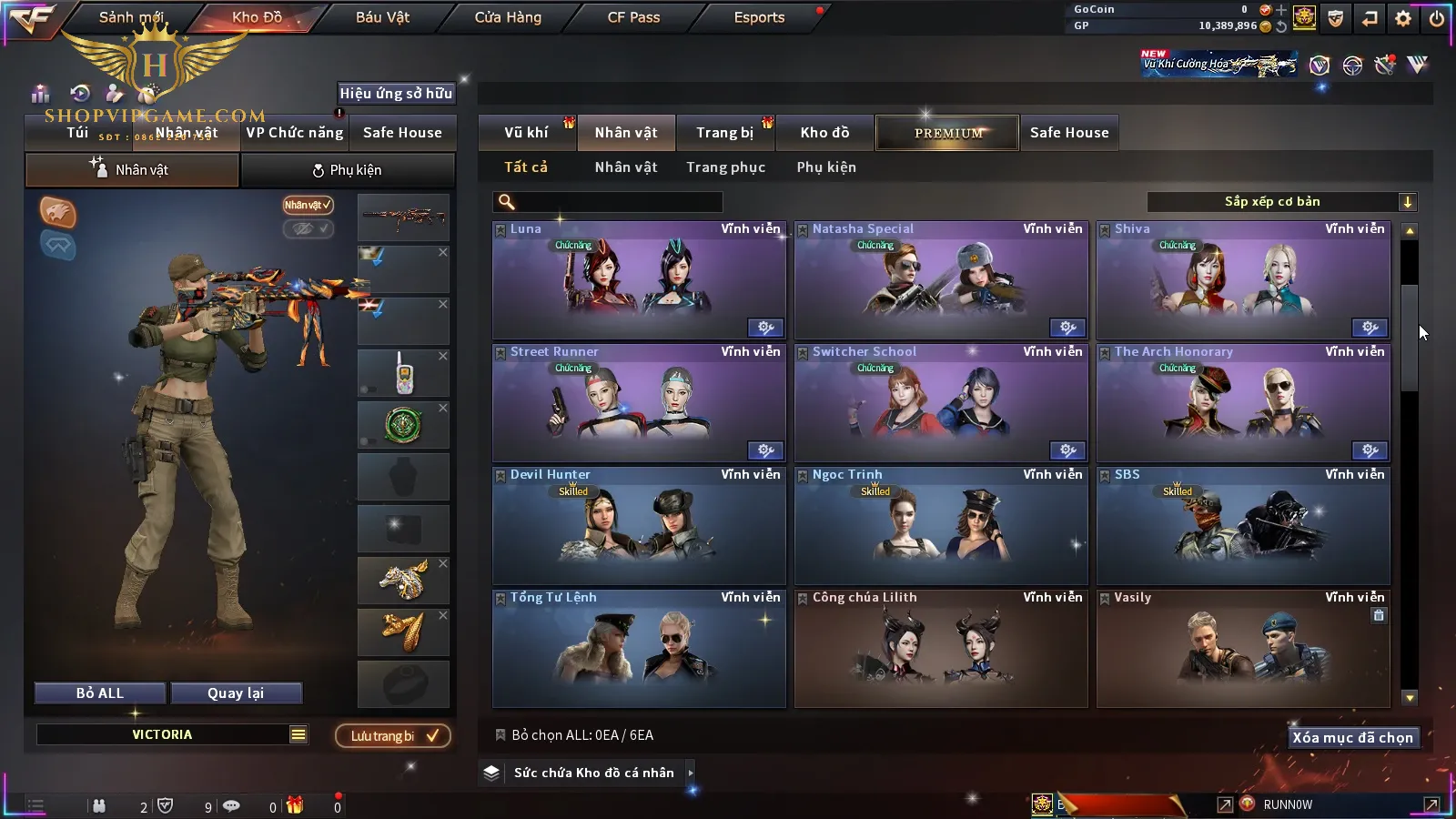Choose the Switcher School character card
This screenshot has width=1456, height=819.
click(x=941, y=403)
